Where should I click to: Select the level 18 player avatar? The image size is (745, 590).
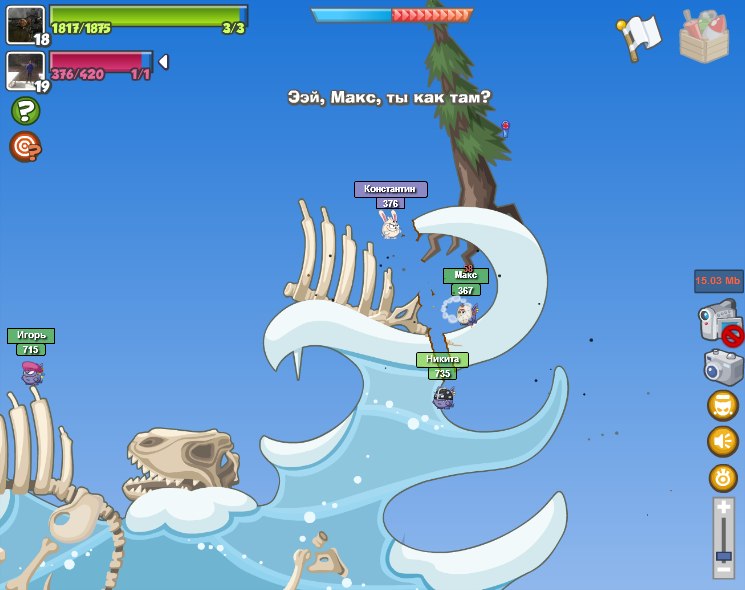click(x=24, y=24)
